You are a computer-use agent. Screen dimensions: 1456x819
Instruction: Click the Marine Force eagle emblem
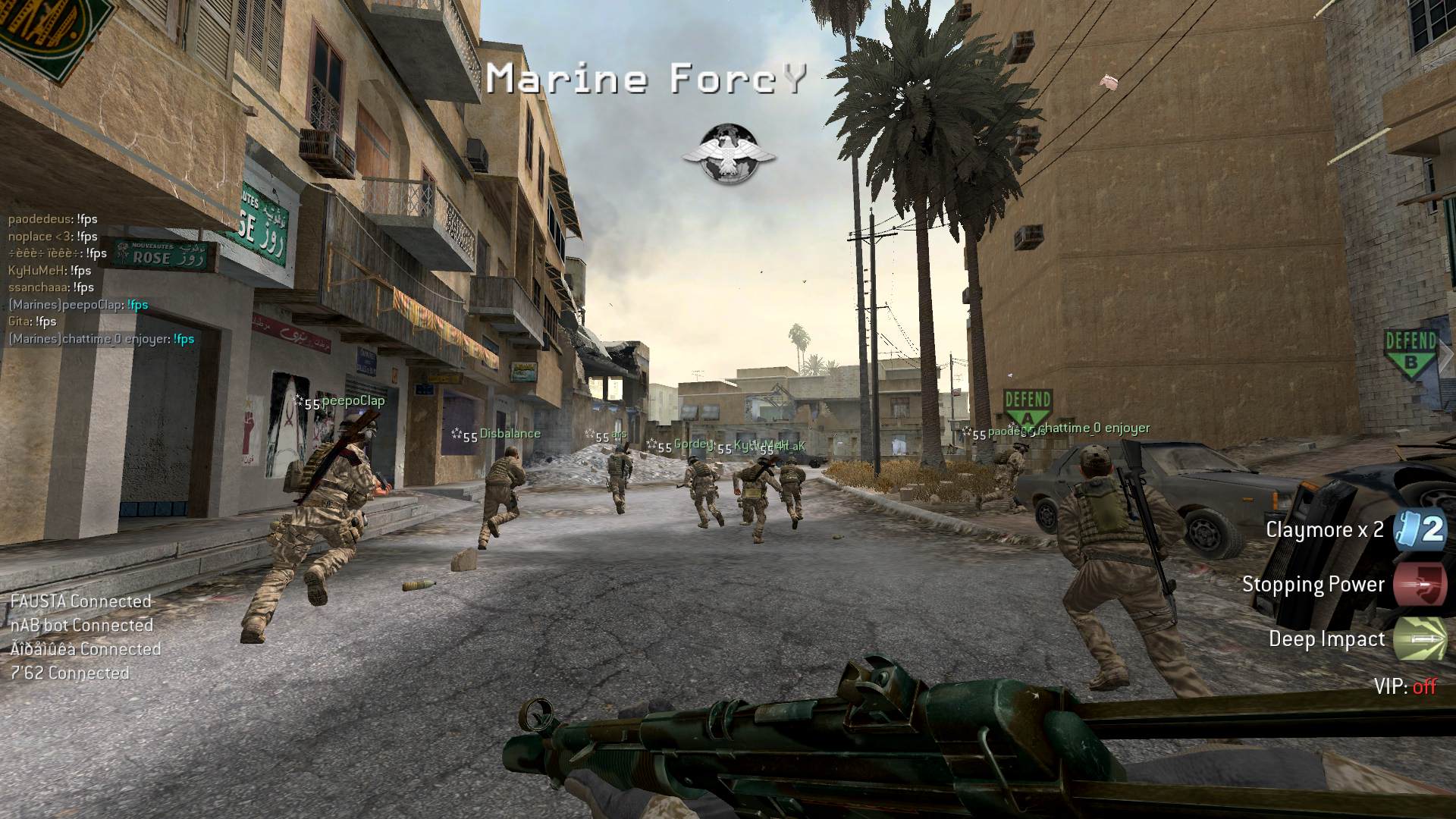[728, 154]
